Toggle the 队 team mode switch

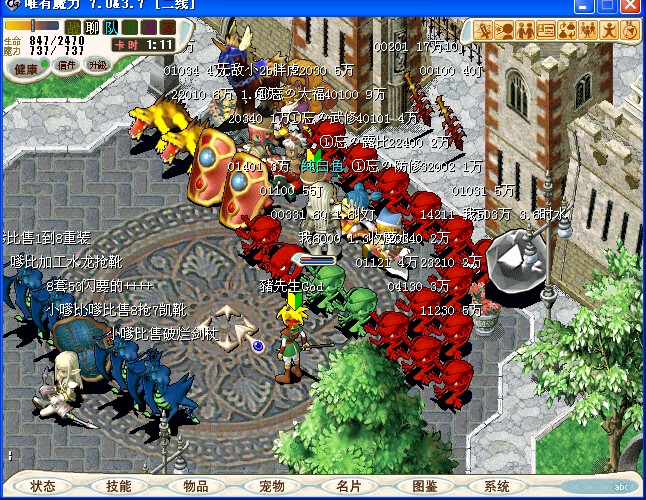[x=109, y=27]
